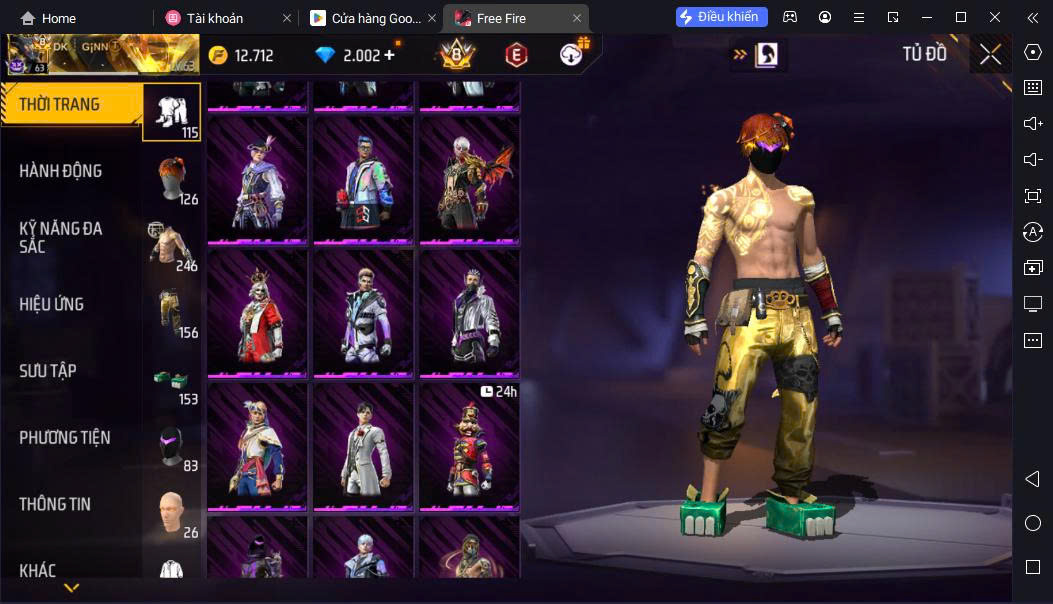The image size is (1053, 604).
Task: Select the golden pants icon with 156
Action: tap(172, 311)
